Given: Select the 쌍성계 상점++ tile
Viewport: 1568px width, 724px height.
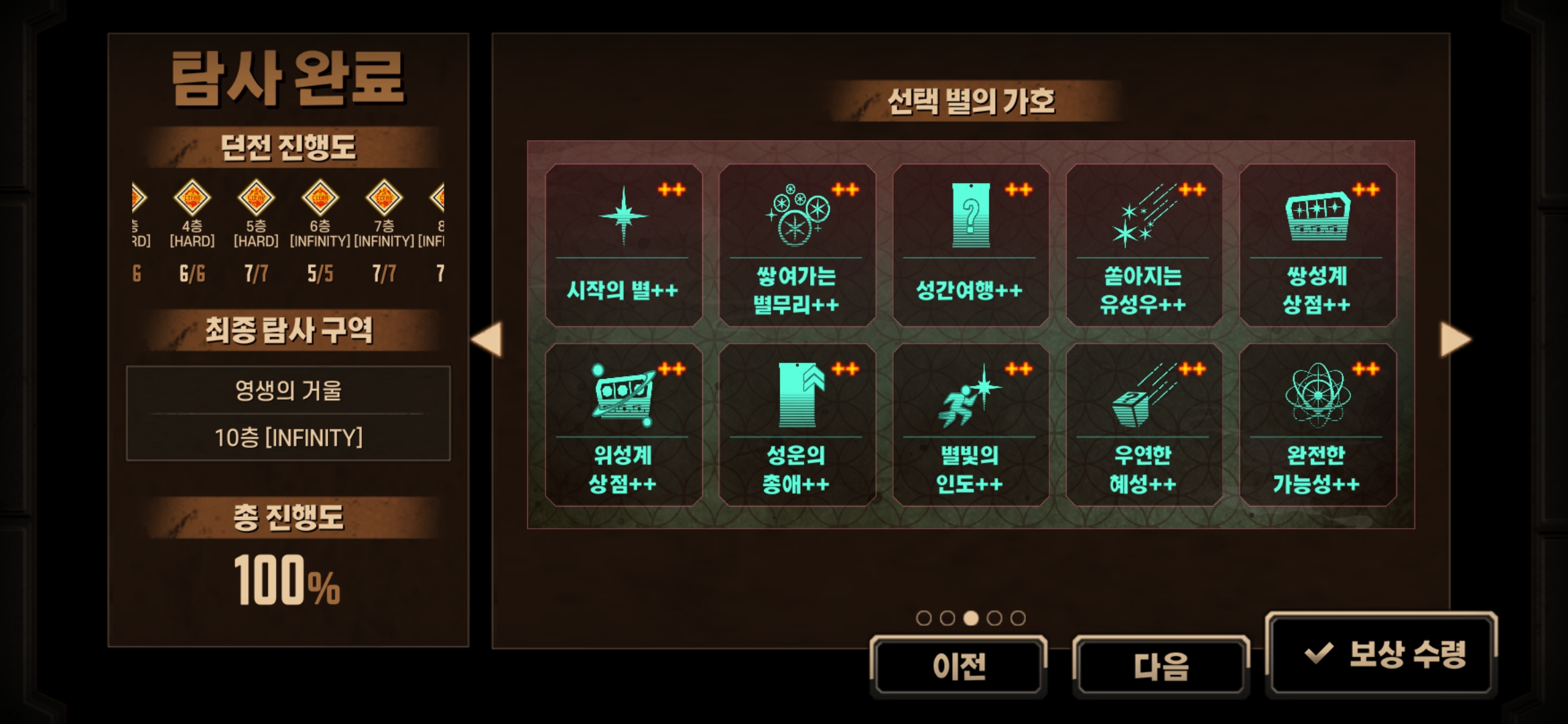Looking at the screenshot, I should (x=1317, y=245).
